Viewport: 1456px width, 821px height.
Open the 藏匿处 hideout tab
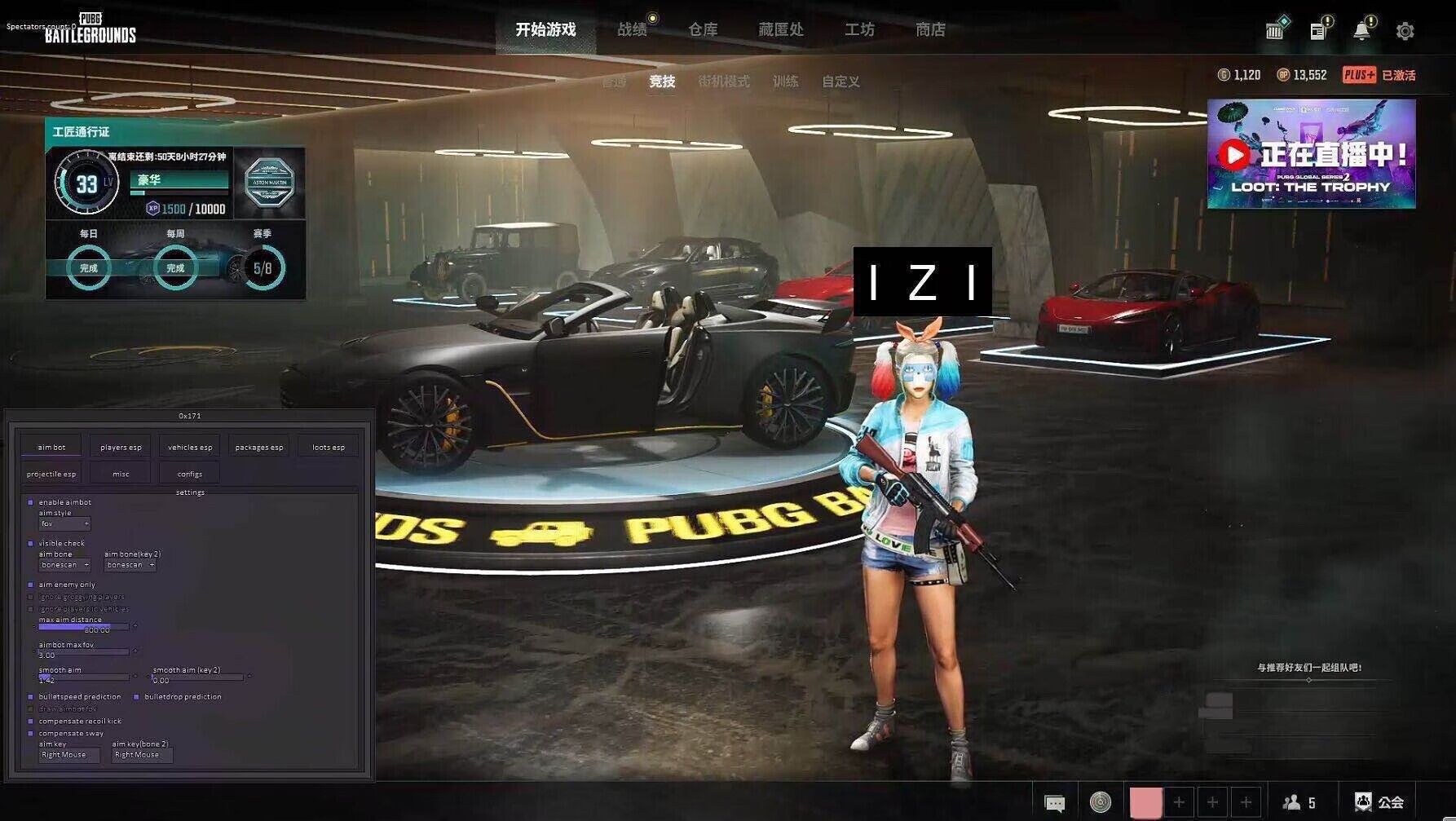pyautogui.click(x=780, y=30)
